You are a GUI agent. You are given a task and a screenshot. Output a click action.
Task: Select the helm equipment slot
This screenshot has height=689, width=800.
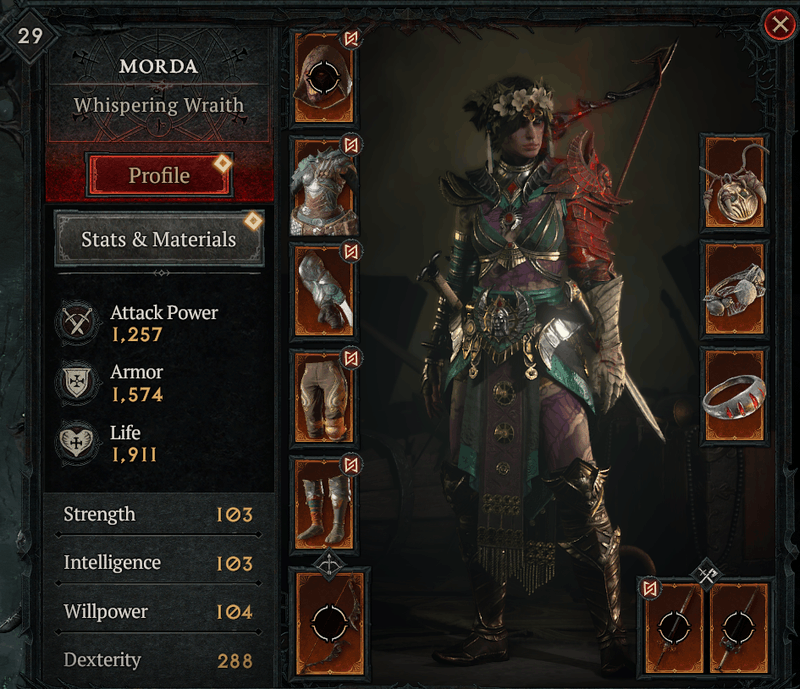point(324,77)
